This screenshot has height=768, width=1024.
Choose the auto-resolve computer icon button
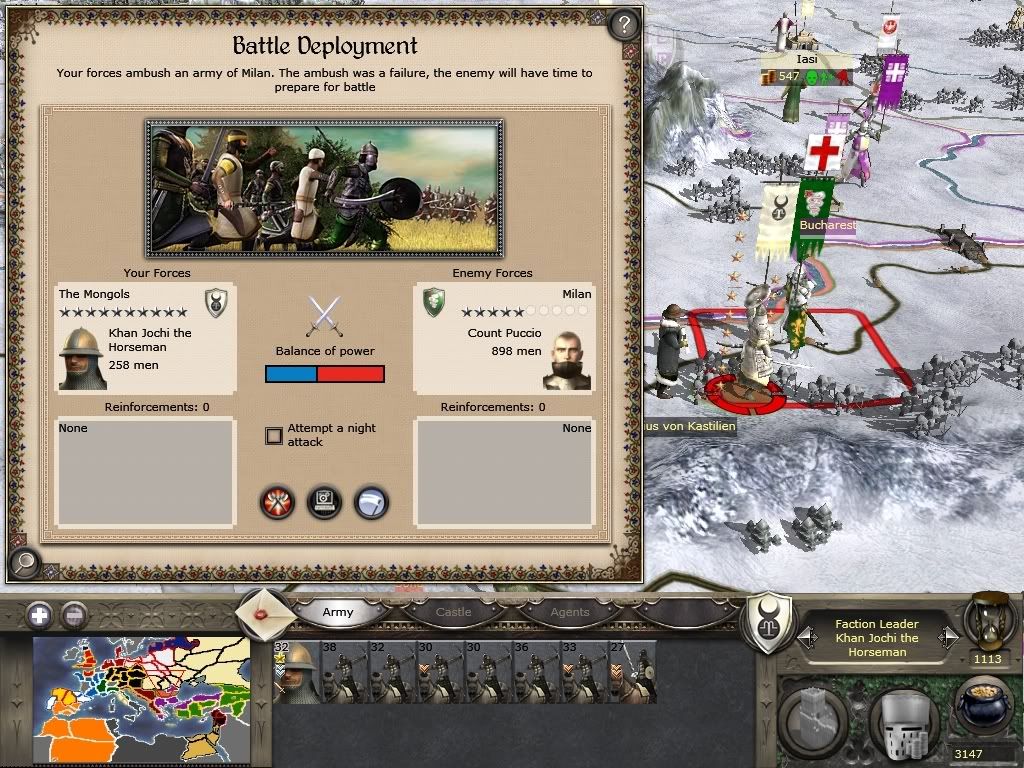pos(324,501)
